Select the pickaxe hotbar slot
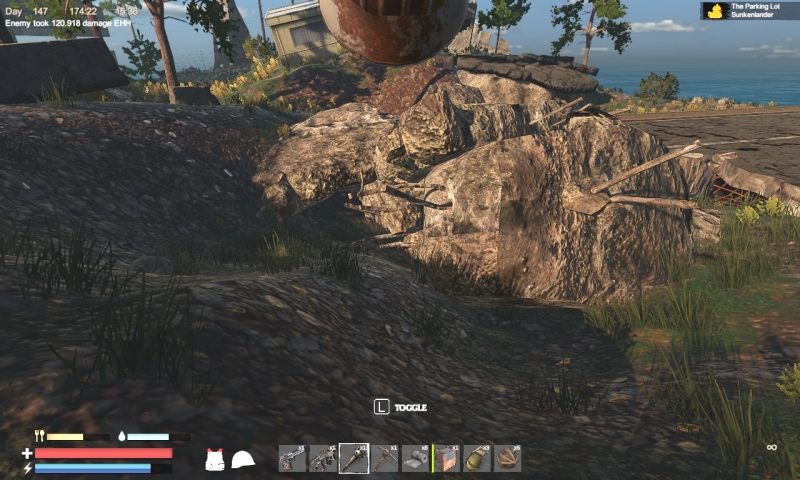The width and height of the screenshot is (800, 480). (385, 459)
